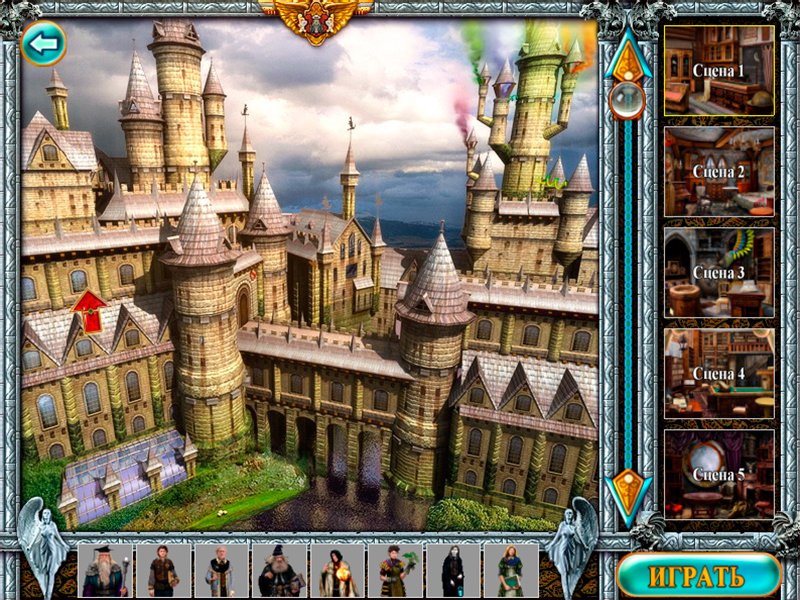Click the crystal ball scrollbar handle
The image size is (800, 600).
628,100
